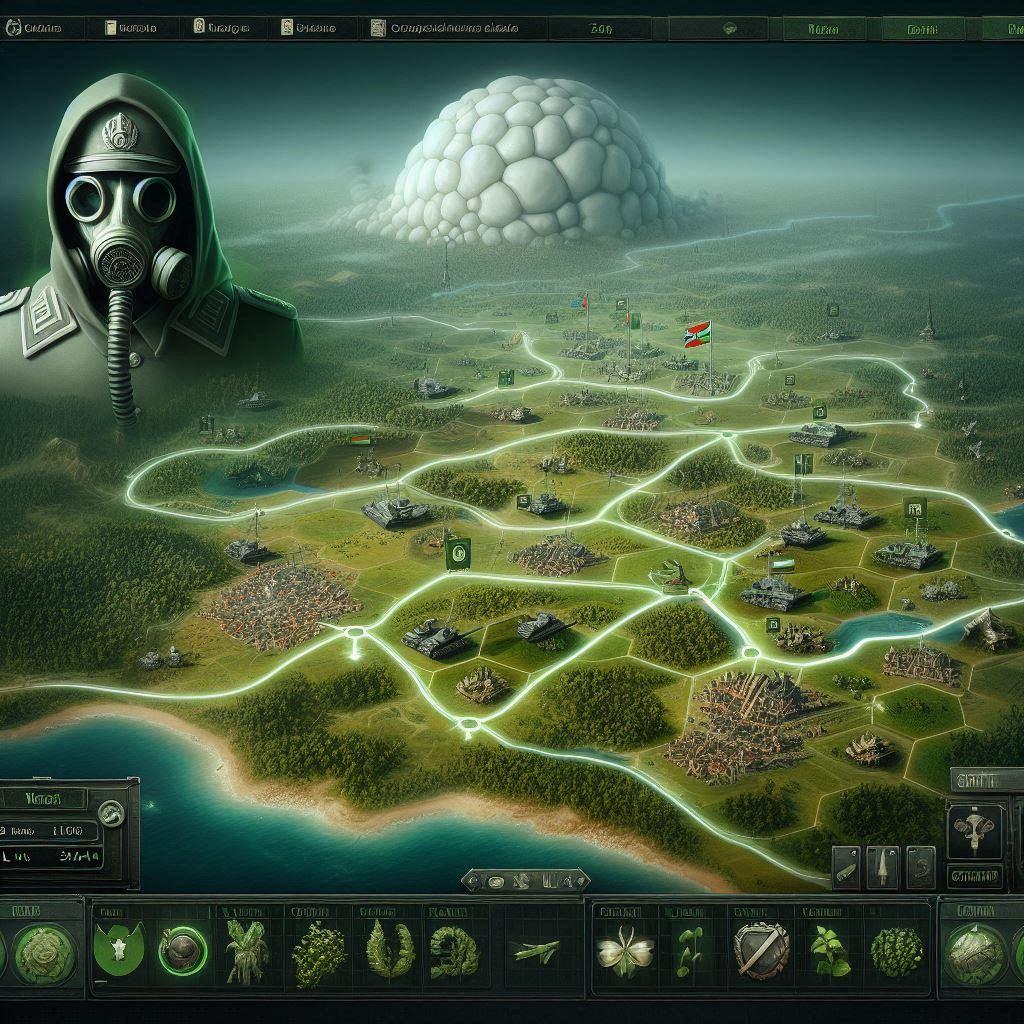Select the missile icon button
Viewport: 1024px width, 1024px height.
tap(882, 866)
